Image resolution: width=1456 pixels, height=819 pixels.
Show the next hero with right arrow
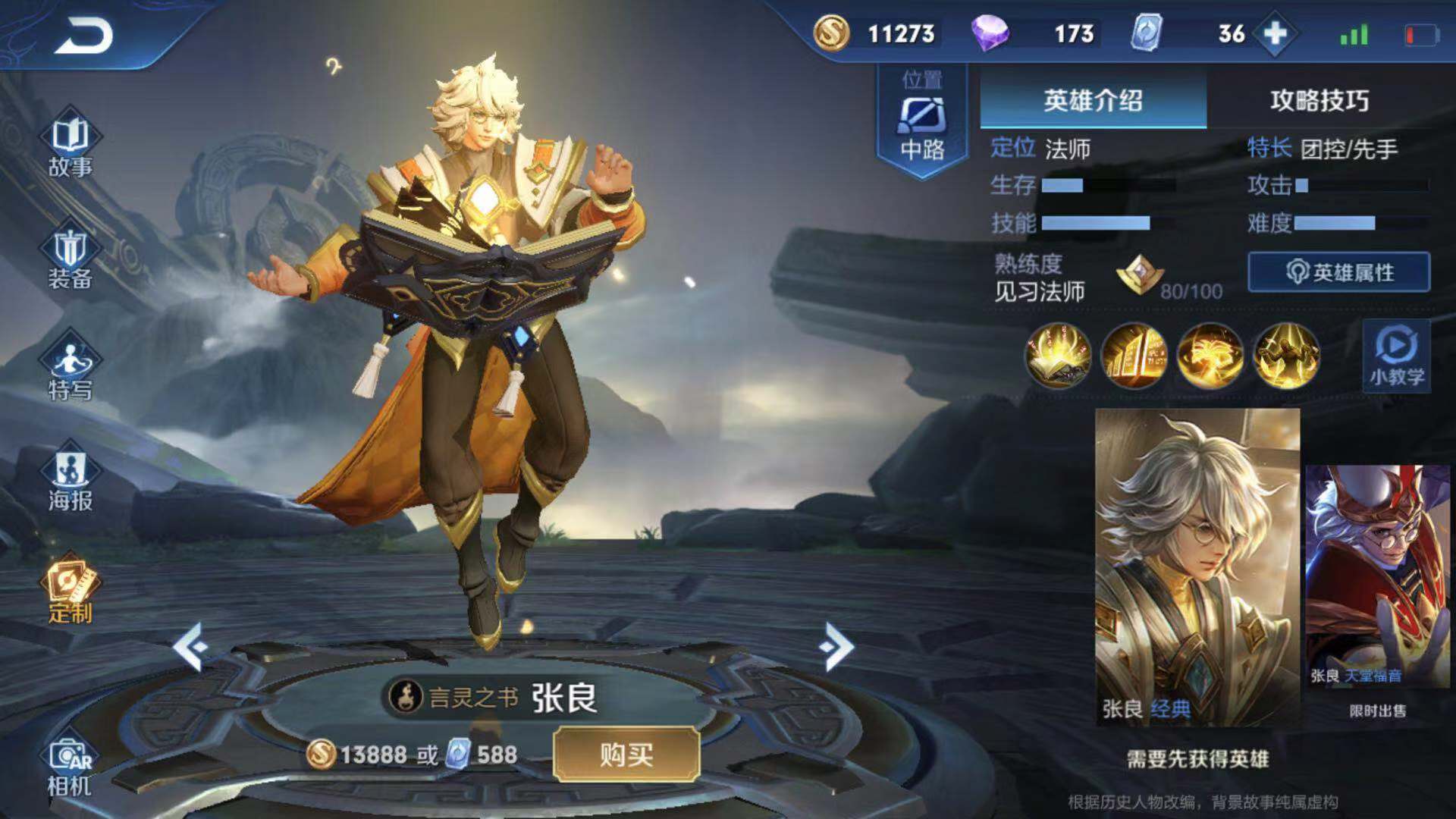coord(836,647)
